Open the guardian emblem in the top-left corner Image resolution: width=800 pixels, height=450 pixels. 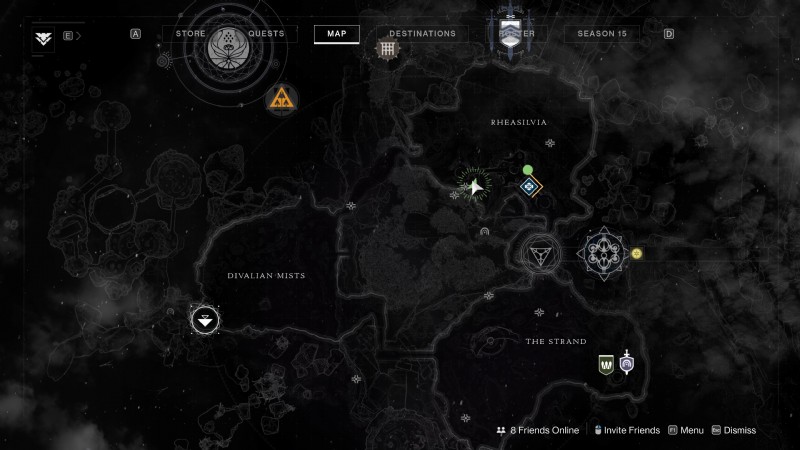click(44, 37)
